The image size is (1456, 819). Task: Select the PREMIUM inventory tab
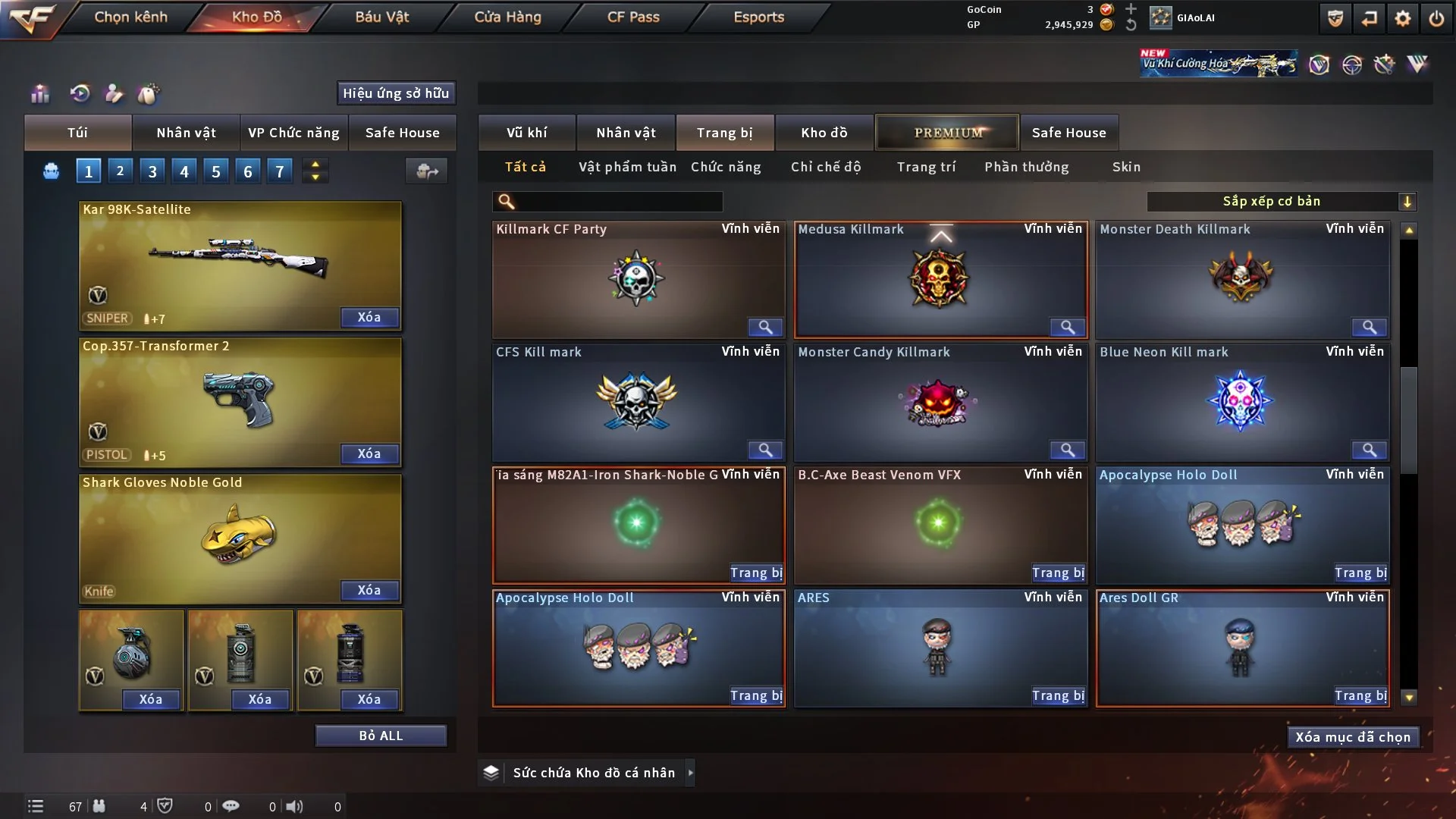[x=948, y=133]
